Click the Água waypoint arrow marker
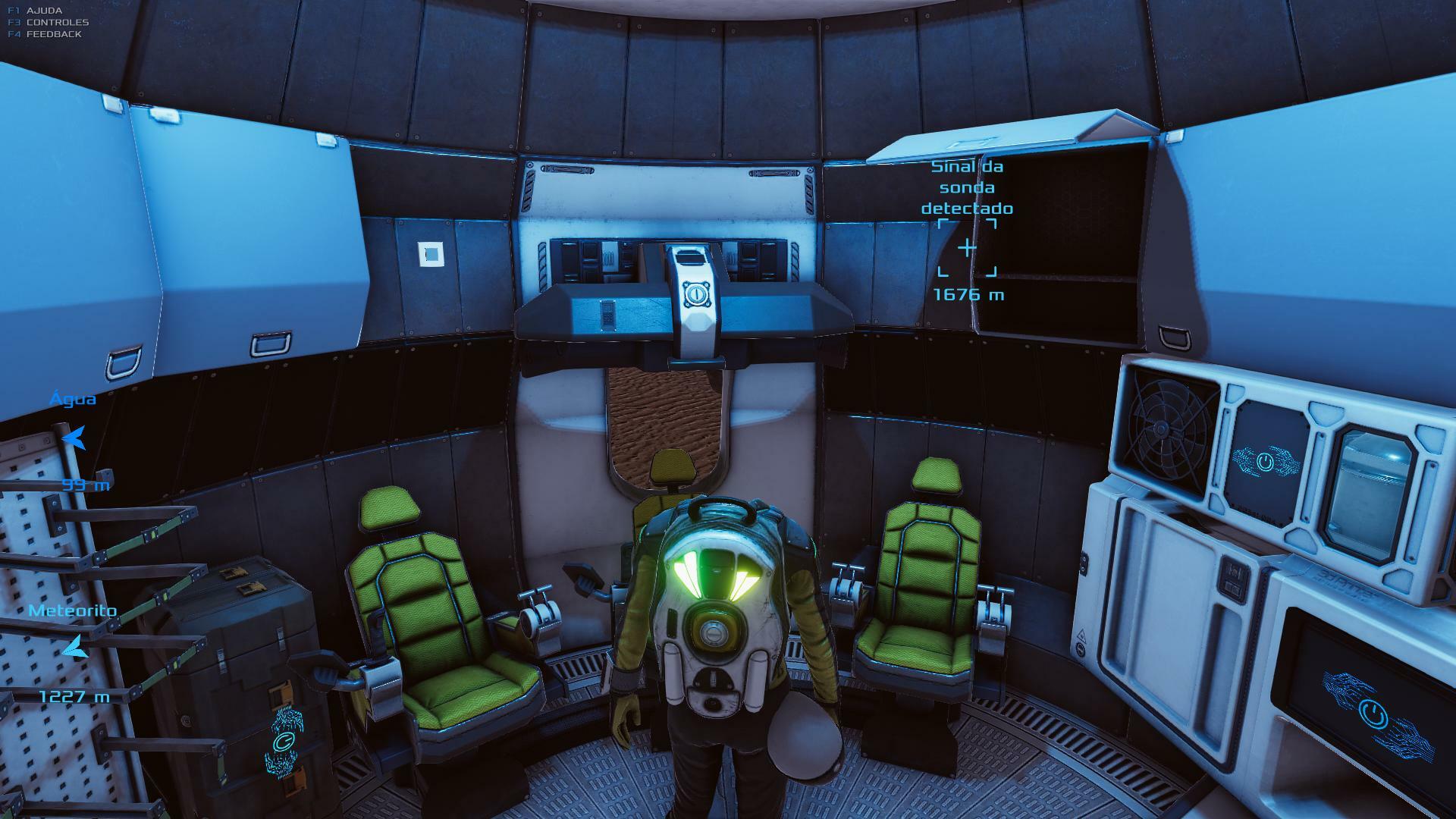1456x819 pixels. coord(74,438)
